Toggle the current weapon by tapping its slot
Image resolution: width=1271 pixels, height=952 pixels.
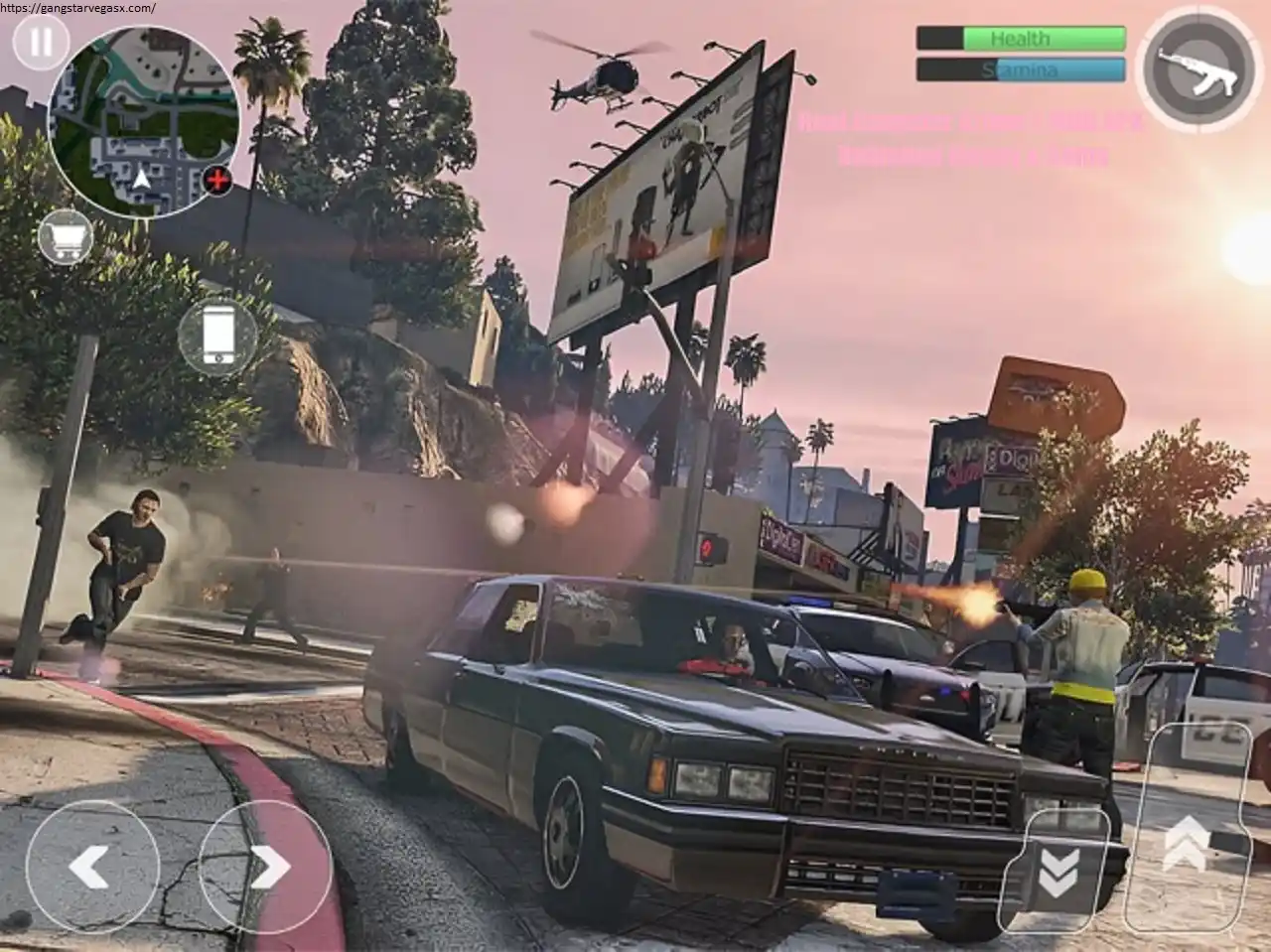1199,69
